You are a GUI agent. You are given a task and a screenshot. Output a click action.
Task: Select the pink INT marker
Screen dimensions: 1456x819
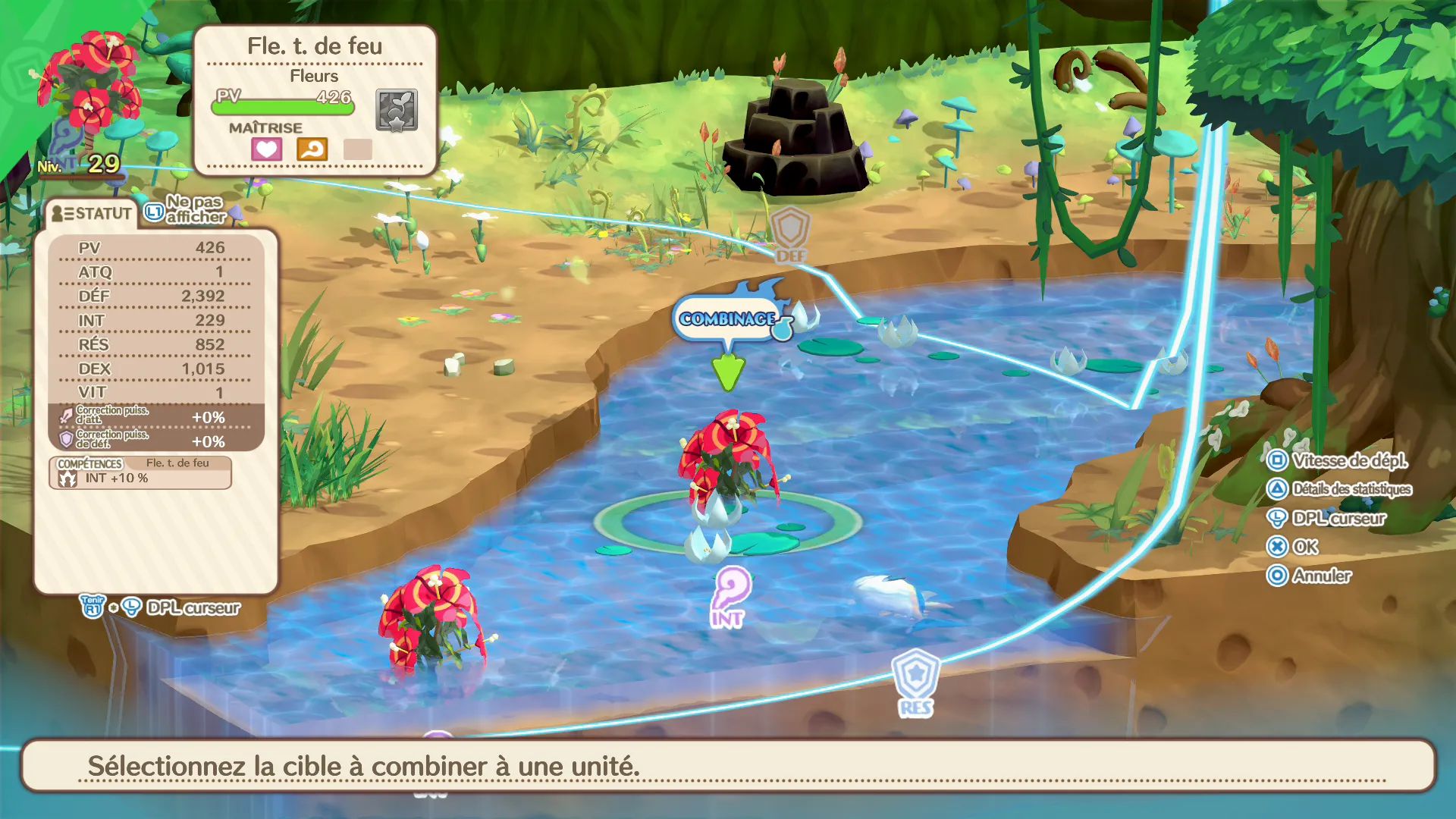(x=730, y=596)
